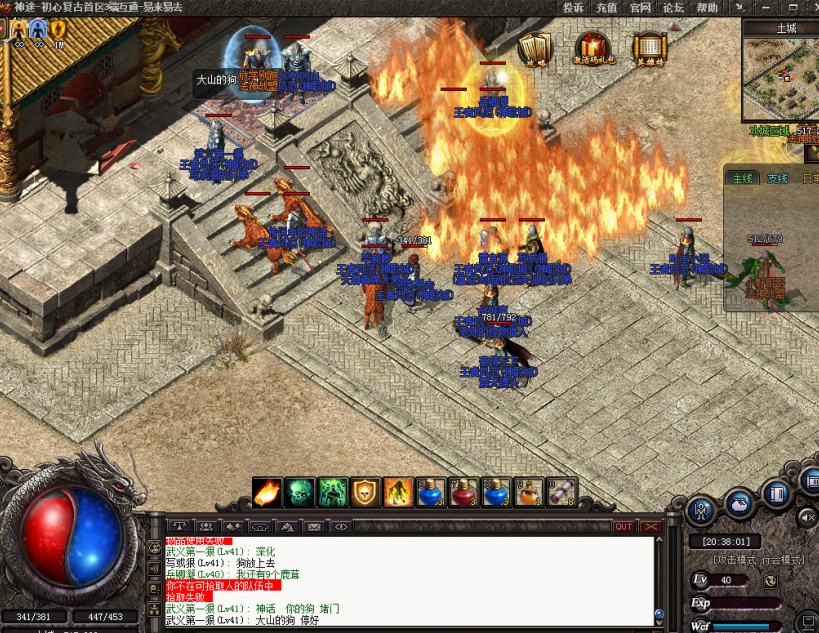
Task: Open the 充值 recharge menu
Action: tap(606, 7)
